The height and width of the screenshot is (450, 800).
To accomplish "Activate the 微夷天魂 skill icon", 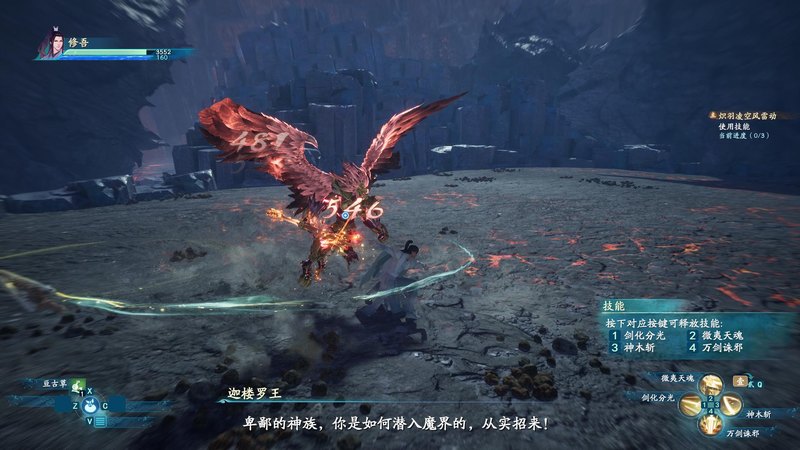I will 711,385.
